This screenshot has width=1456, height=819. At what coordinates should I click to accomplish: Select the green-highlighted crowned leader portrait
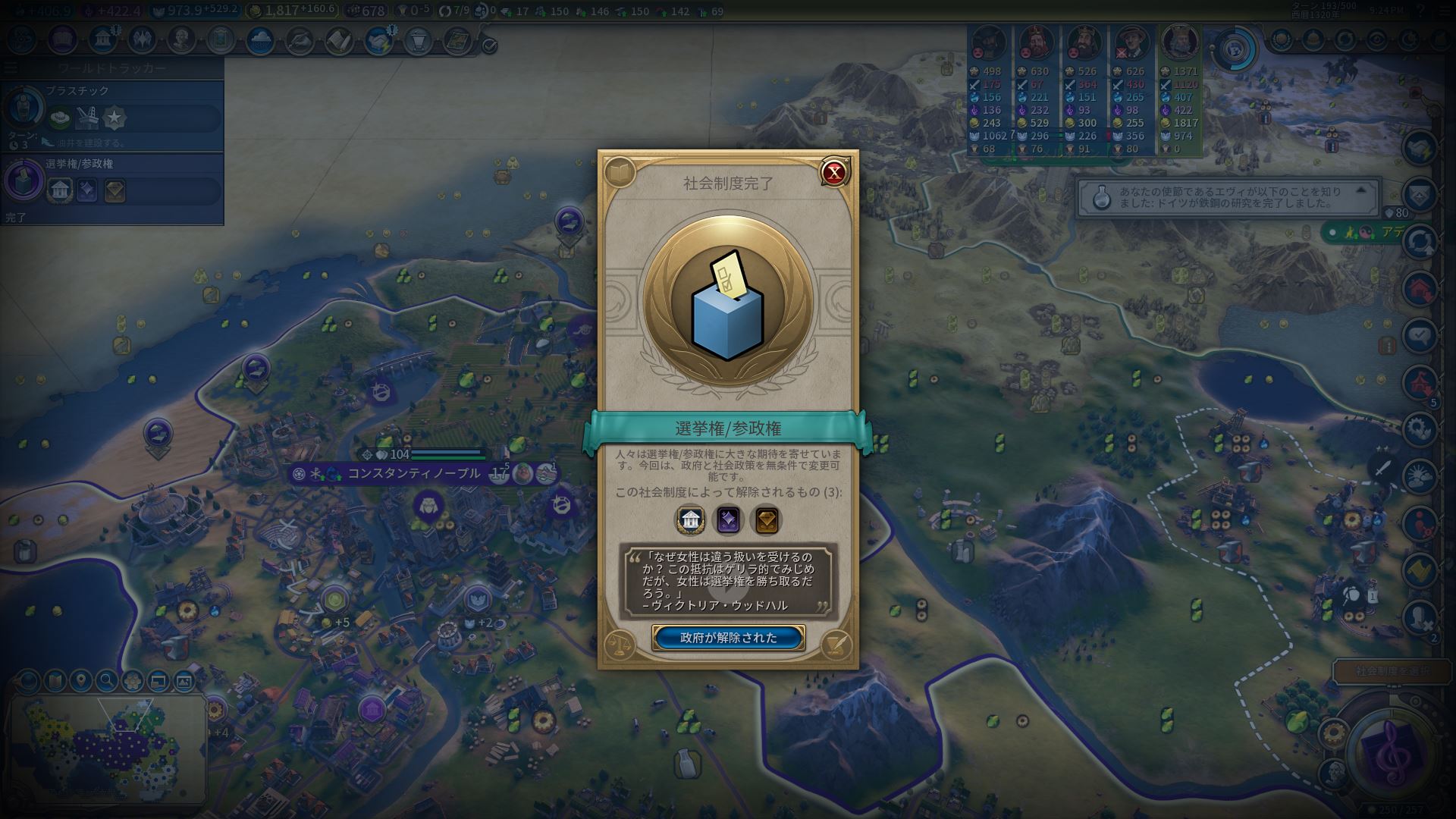(x=1180, y=44)
